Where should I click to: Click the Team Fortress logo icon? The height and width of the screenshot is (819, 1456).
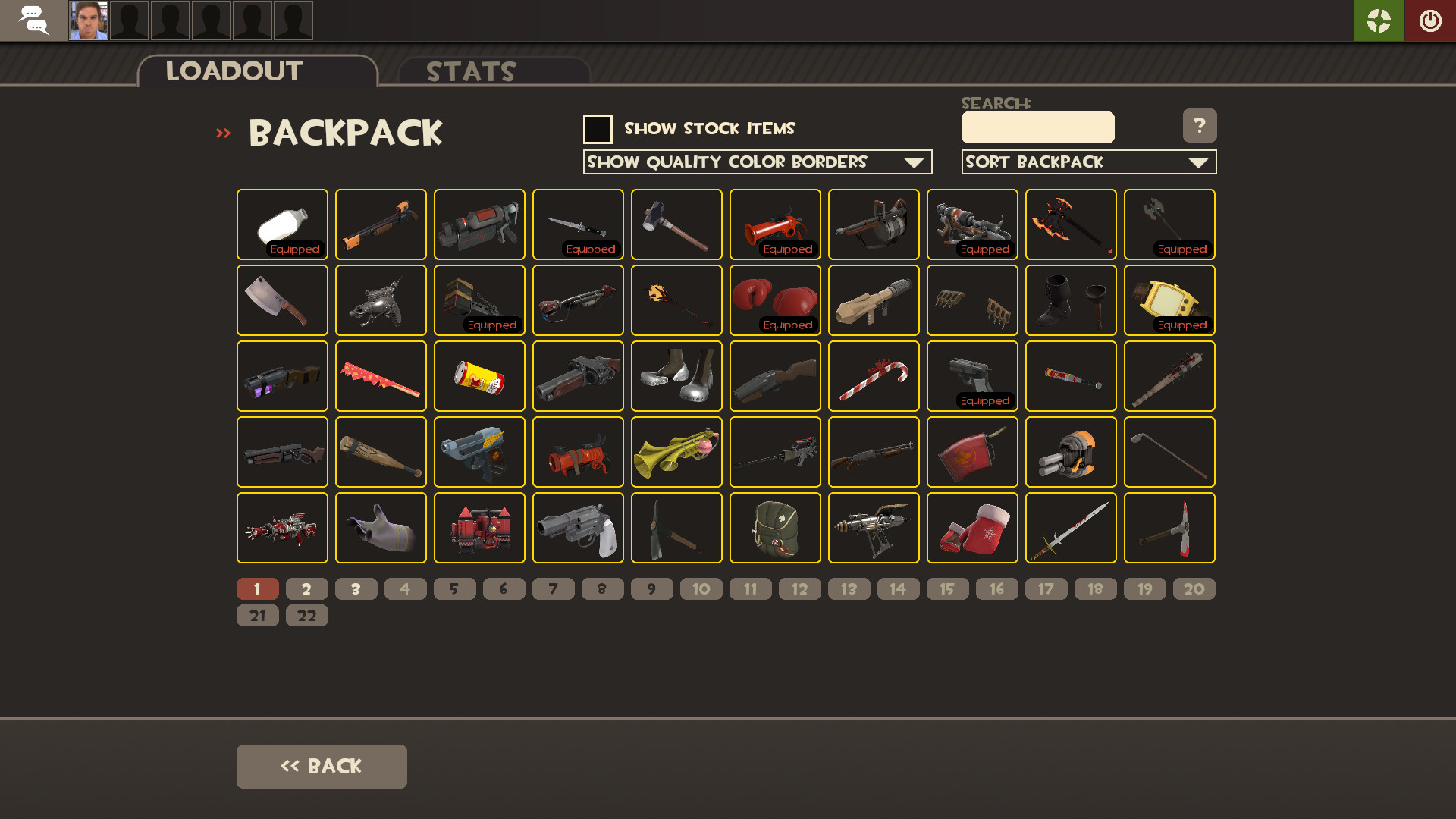[x=1379, y=20]
